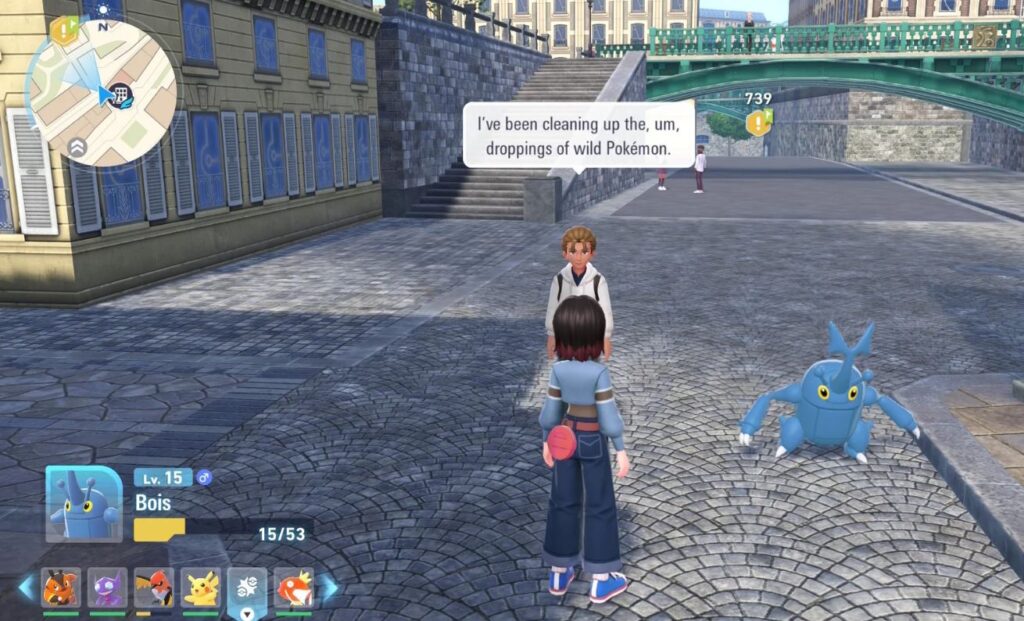Viewport: 1024px width, 621px height.
Task: Switch to Pikachu in the party bar
Action: coord(201,587)
